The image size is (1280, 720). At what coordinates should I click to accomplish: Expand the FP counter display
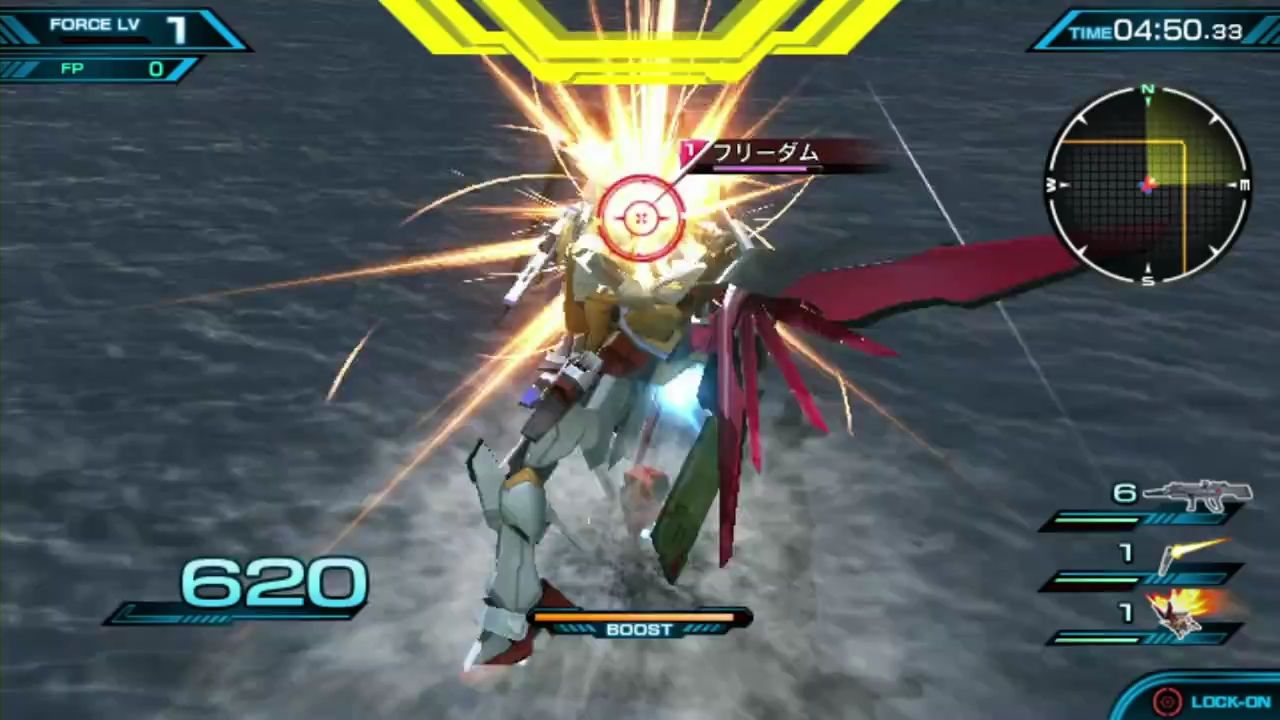point(100,68)
